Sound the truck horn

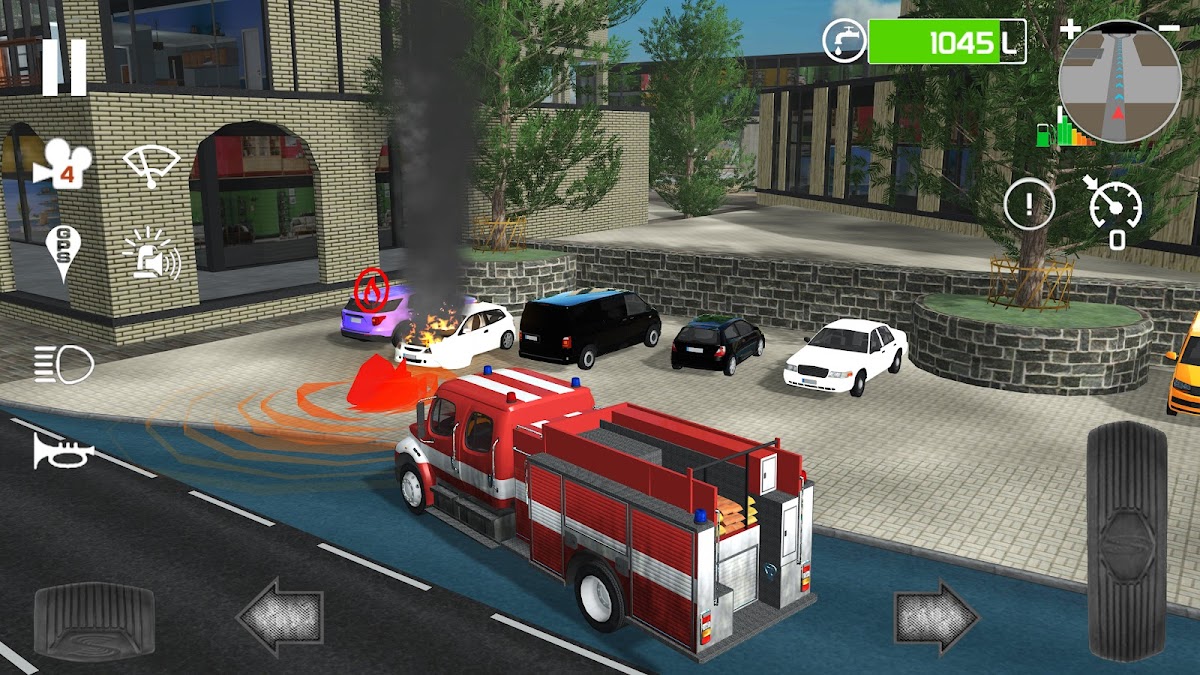[63, 452]
